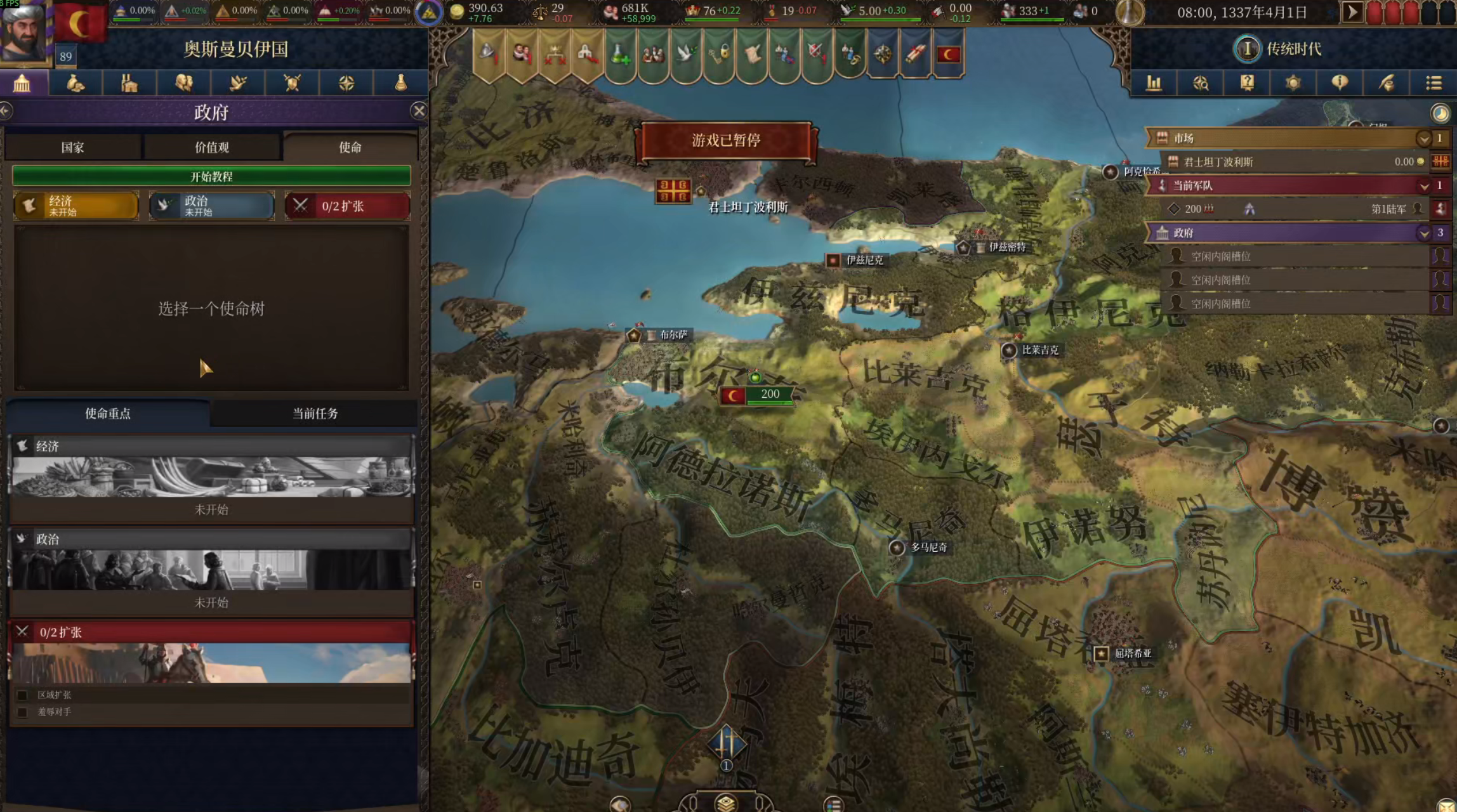Choose the 经济 economy mission tree
This screenshot has width=1457, height=812.
pyautogui.click(x=76, y=206)
